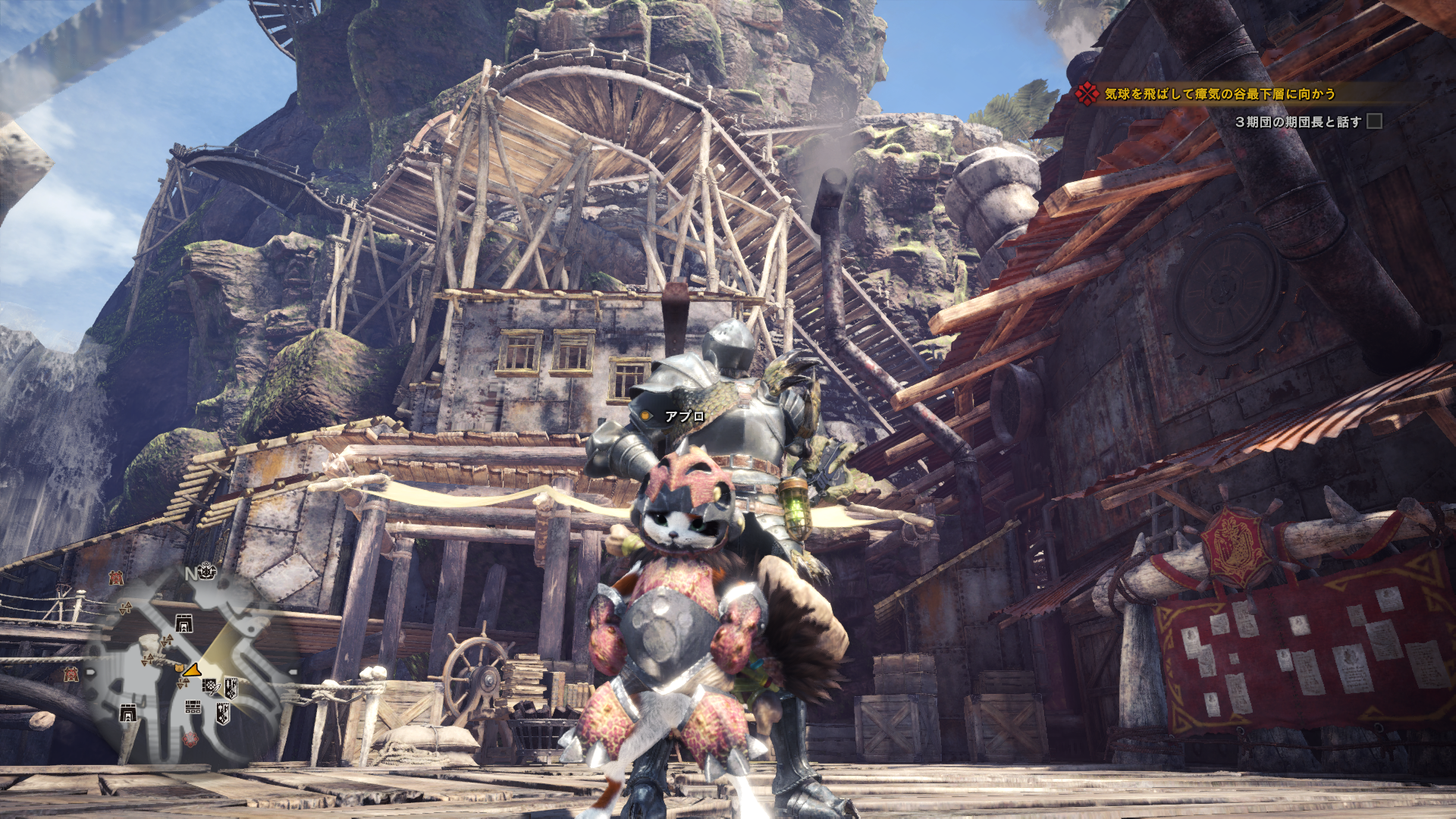The image size is (1456, 819).
Task: Select the red assigned quest title banner
Action: [1219, 94]
